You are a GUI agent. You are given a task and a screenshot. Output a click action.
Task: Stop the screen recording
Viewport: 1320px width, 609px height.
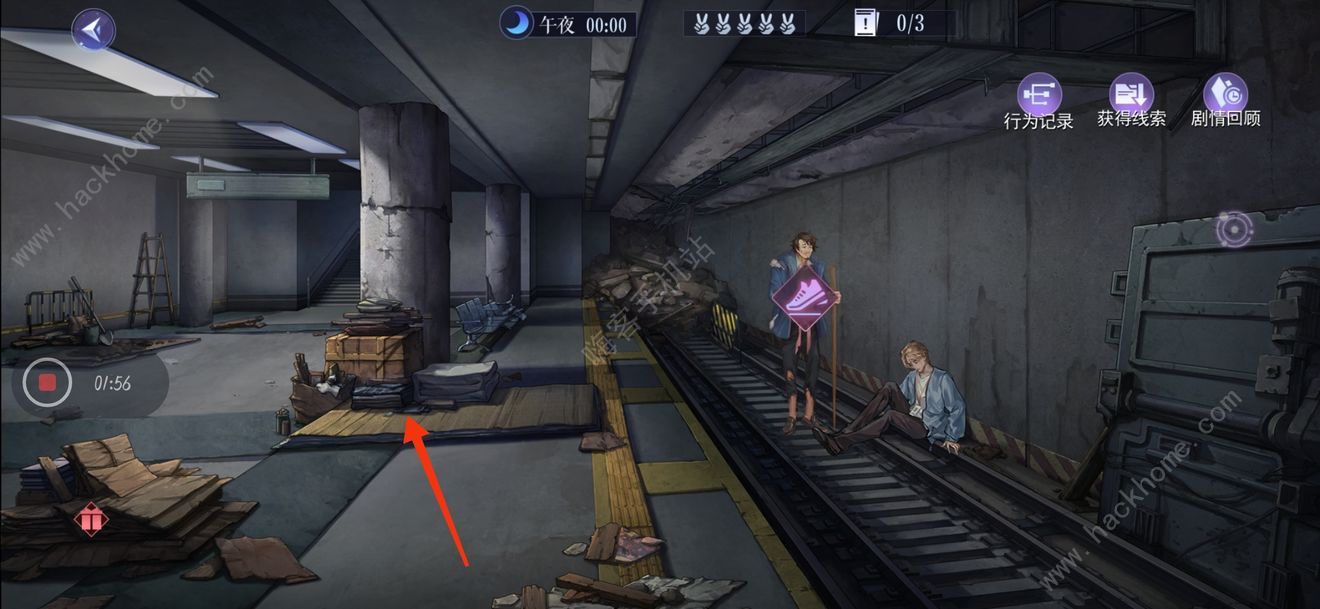[46, 383]
